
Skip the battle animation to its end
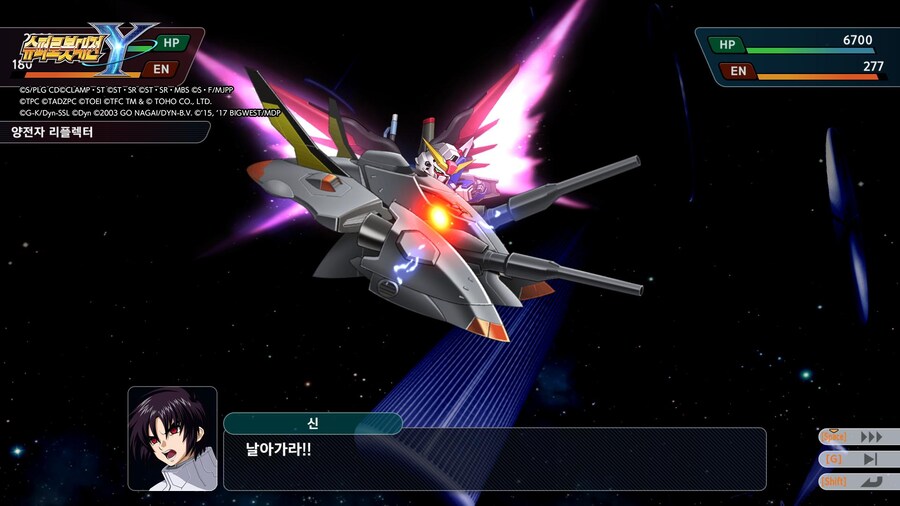coord(870,459)
